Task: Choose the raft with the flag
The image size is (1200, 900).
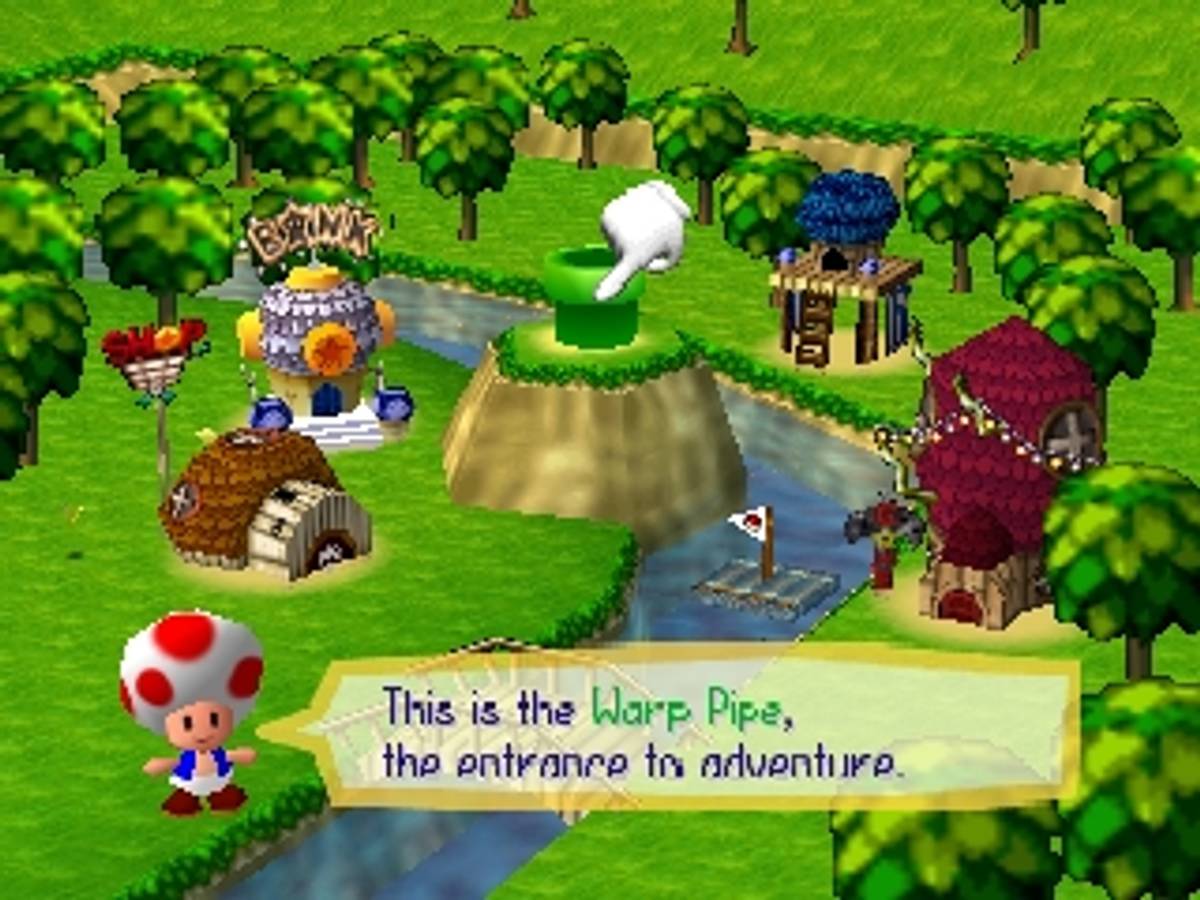Action: tap(765, 578)
